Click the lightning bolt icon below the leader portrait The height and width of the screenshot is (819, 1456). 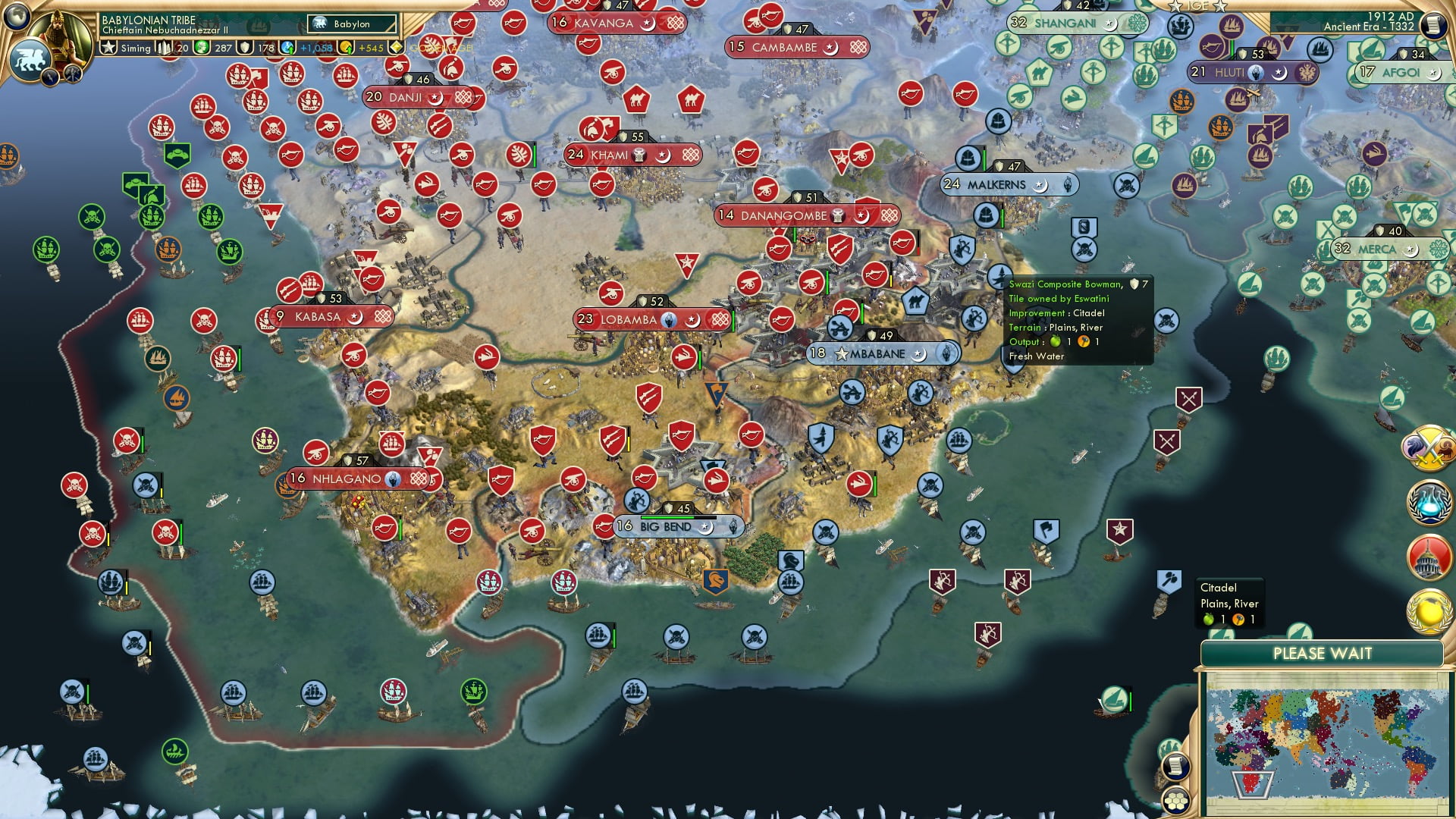pyautogui.click(x=50, y=78)
